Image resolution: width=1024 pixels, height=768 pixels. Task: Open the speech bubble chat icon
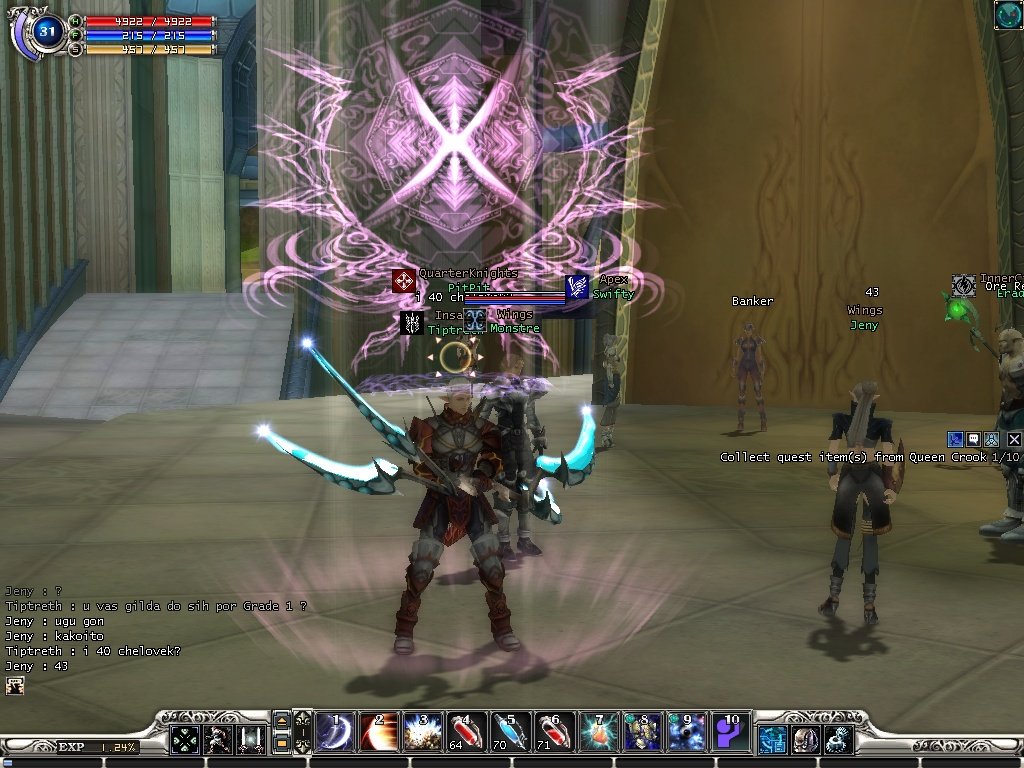coord(973,439)
